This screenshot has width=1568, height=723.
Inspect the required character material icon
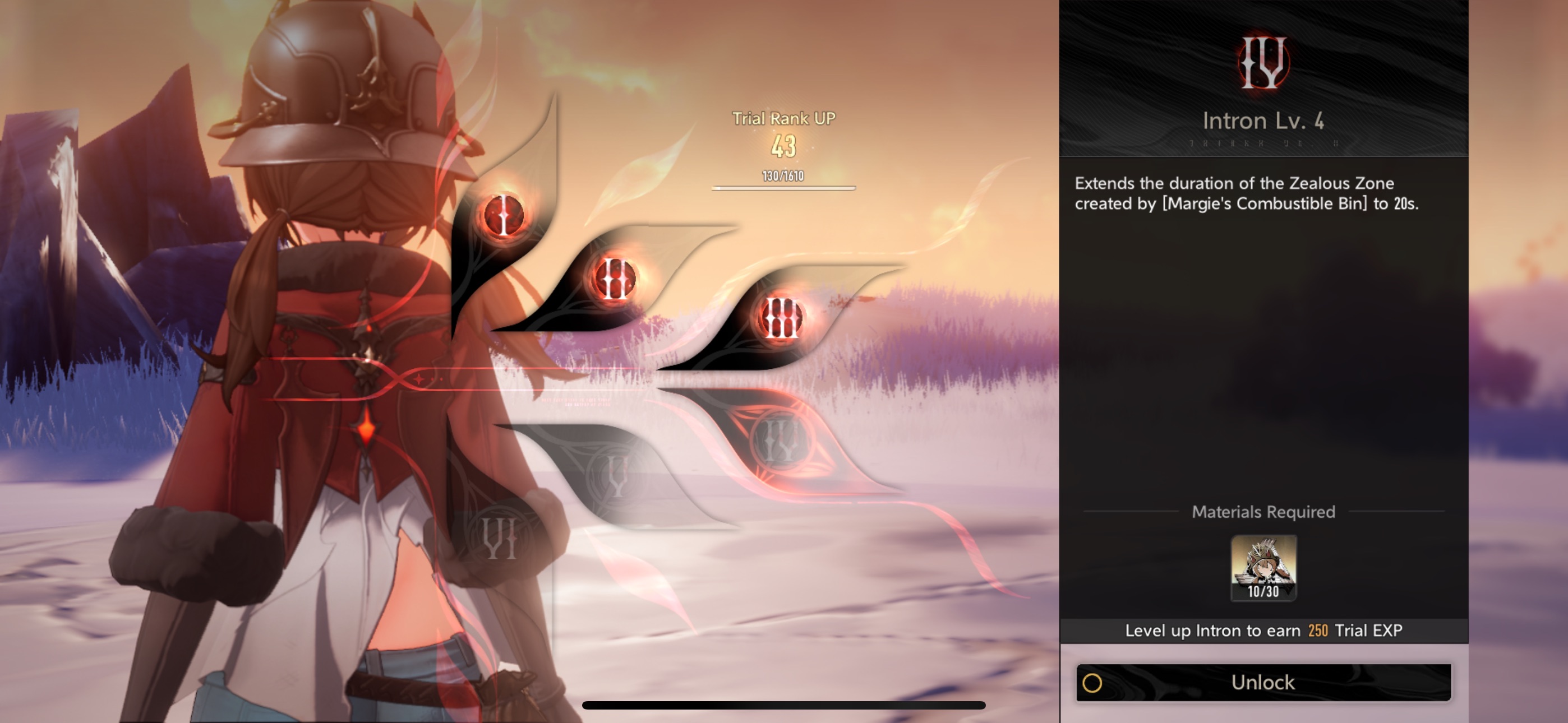1263,567
